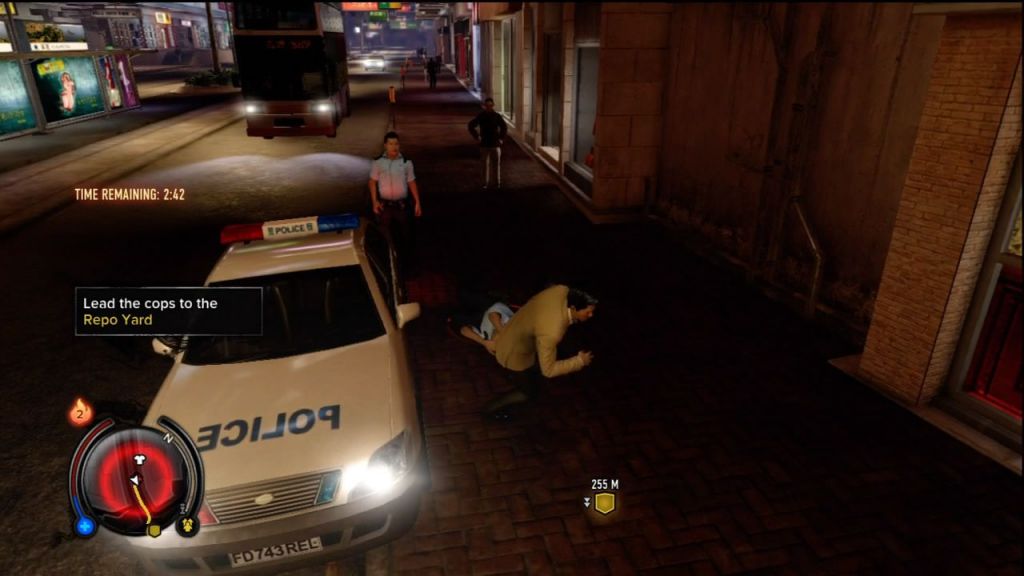Click the circular minimap

click(136, 475)
